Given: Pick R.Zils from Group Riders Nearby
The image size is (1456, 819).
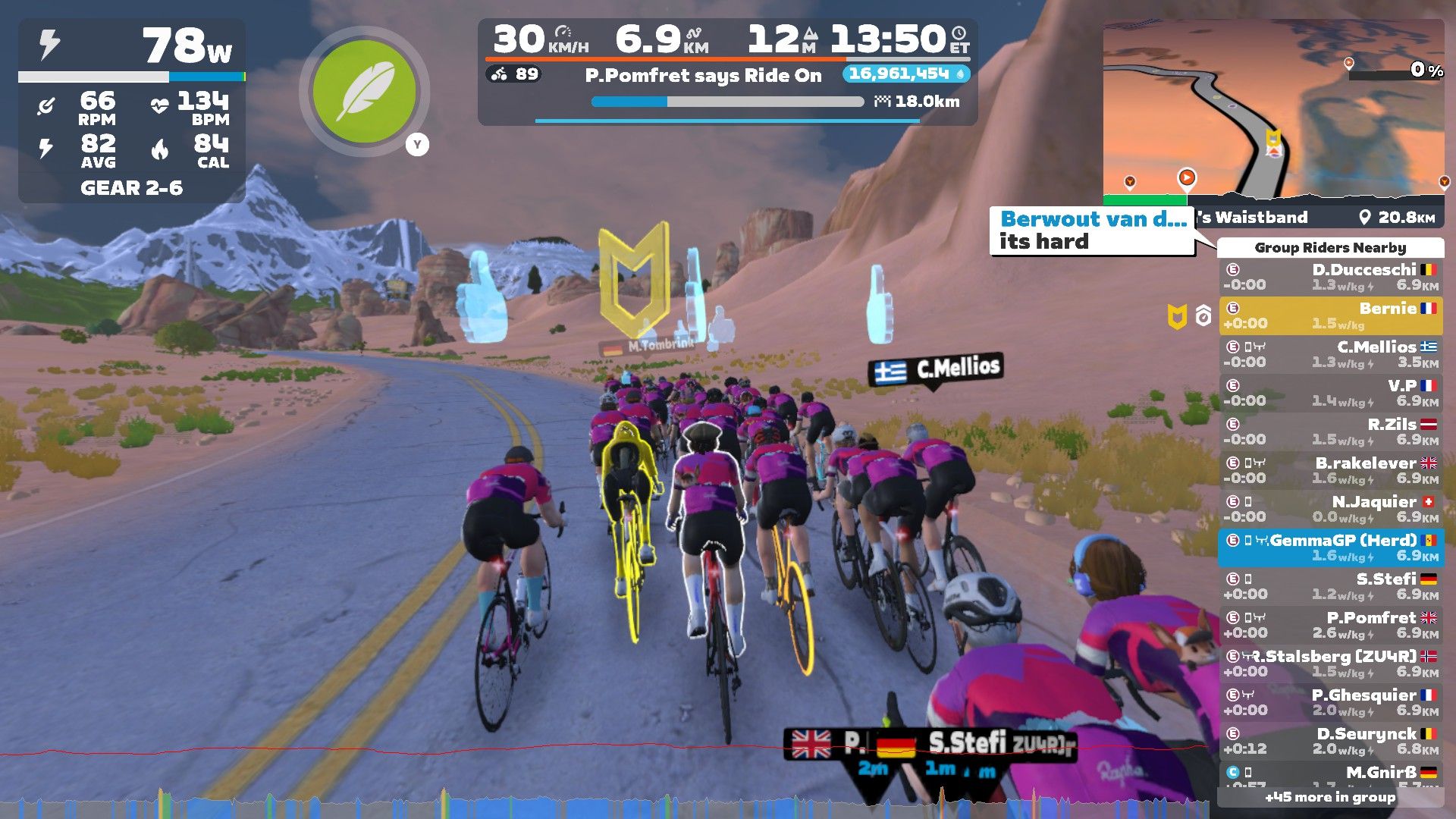Looking at the screenshot, I should tap(1331, 431).
